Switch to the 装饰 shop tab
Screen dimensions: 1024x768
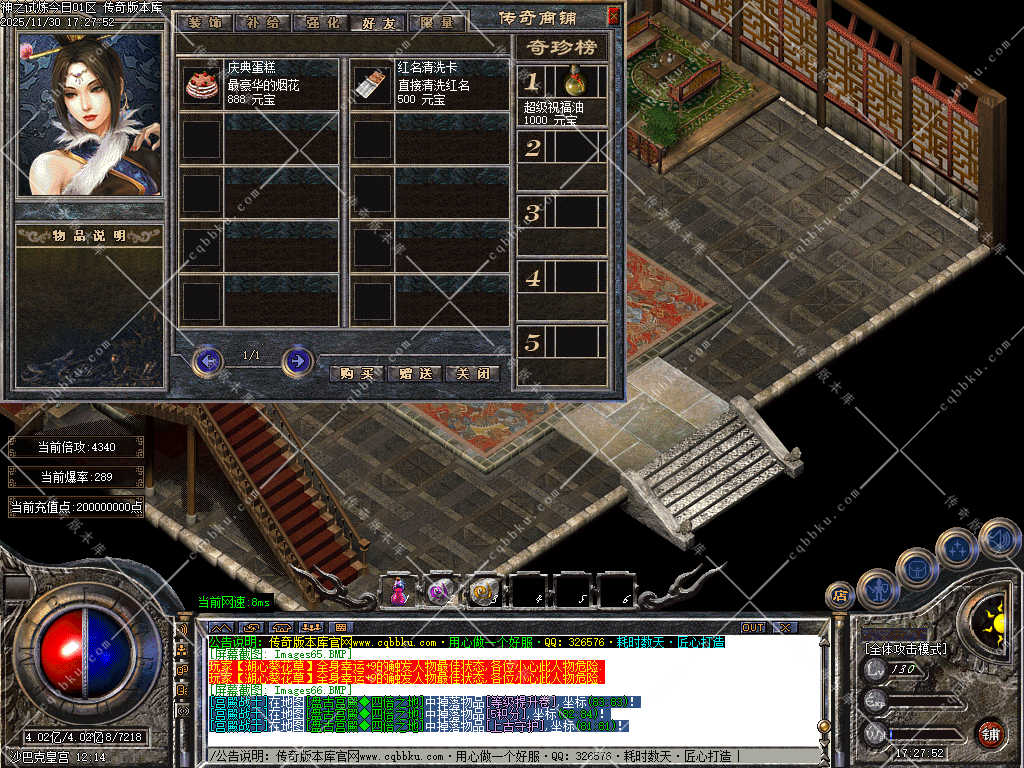[x=205, y=22]
